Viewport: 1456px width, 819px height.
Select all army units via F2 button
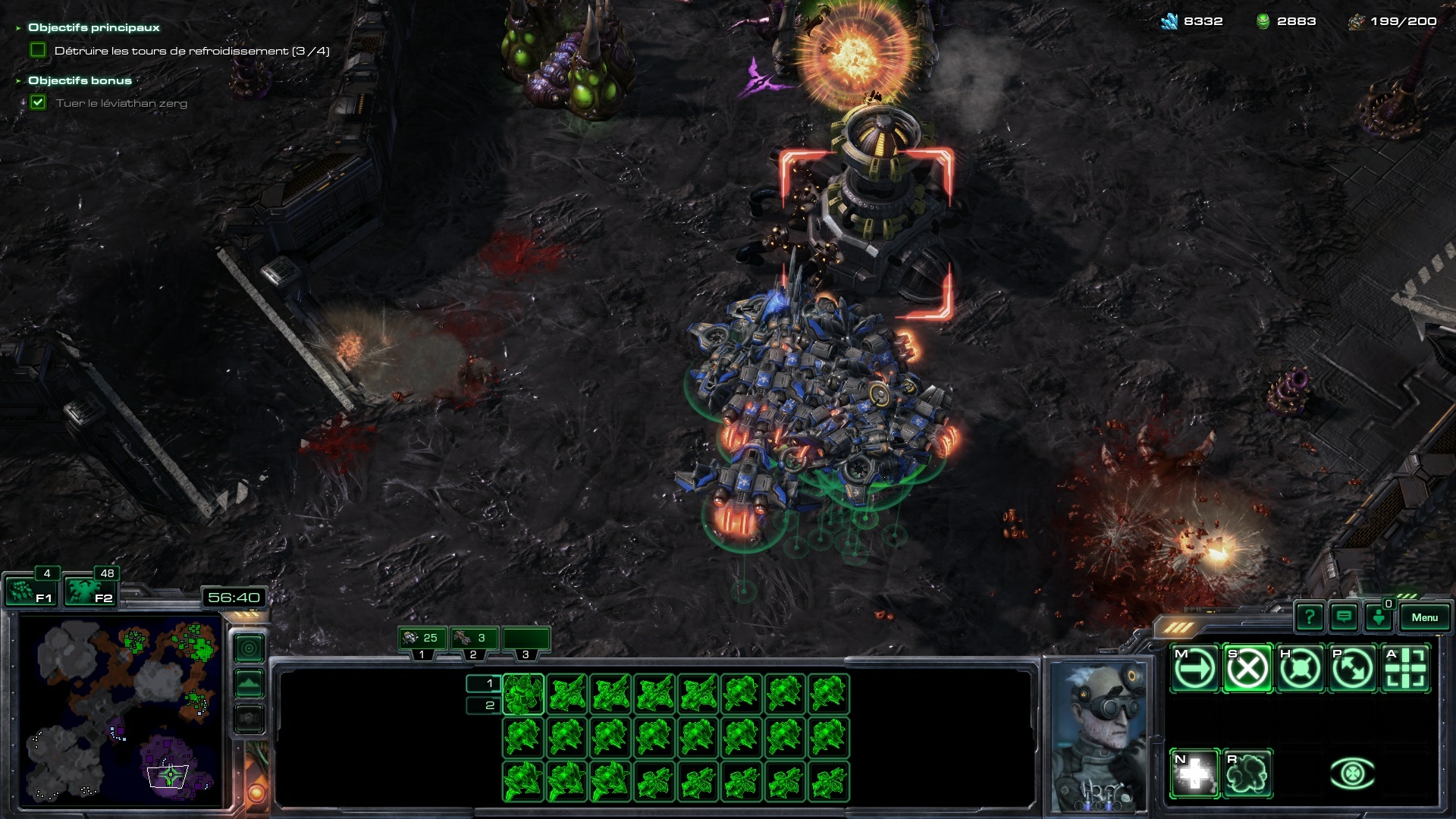[89, 591]
